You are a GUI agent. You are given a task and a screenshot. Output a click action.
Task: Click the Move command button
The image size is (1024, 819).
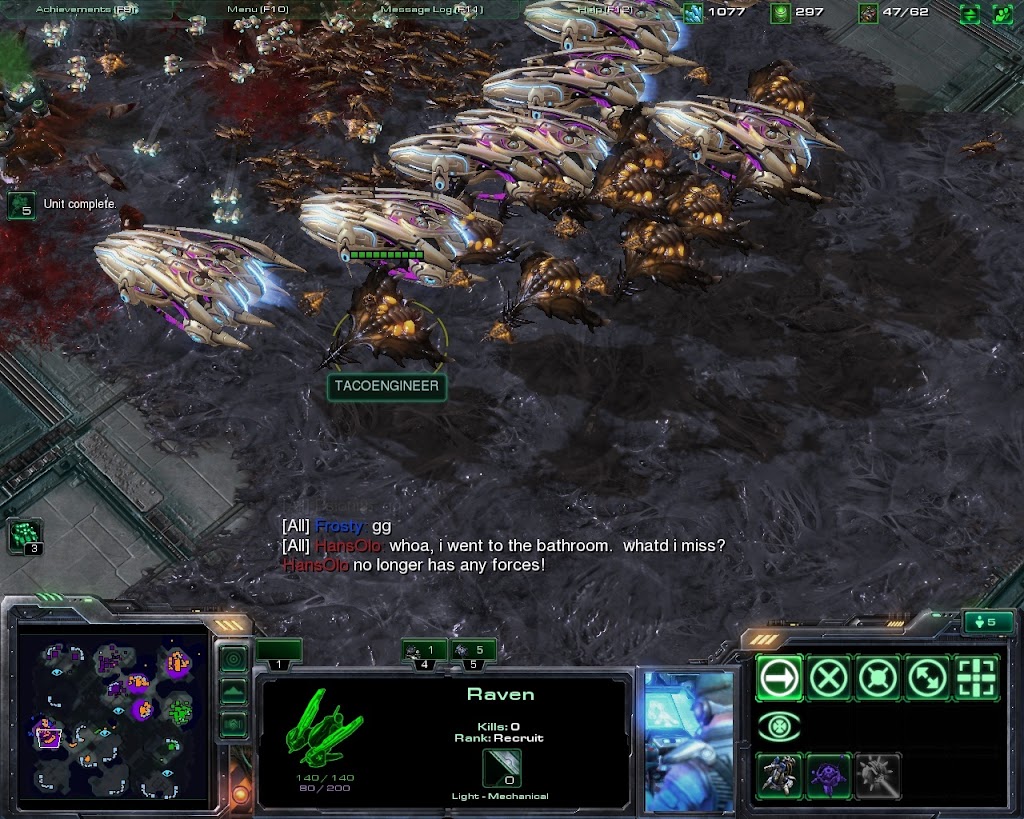[x=779, y=679]
